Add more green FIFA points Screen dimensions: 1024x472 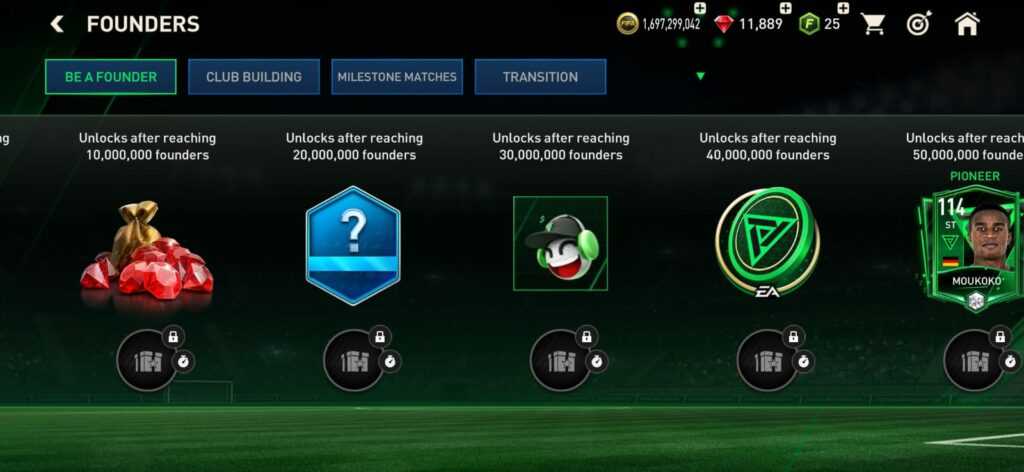(x=843, y=9)
